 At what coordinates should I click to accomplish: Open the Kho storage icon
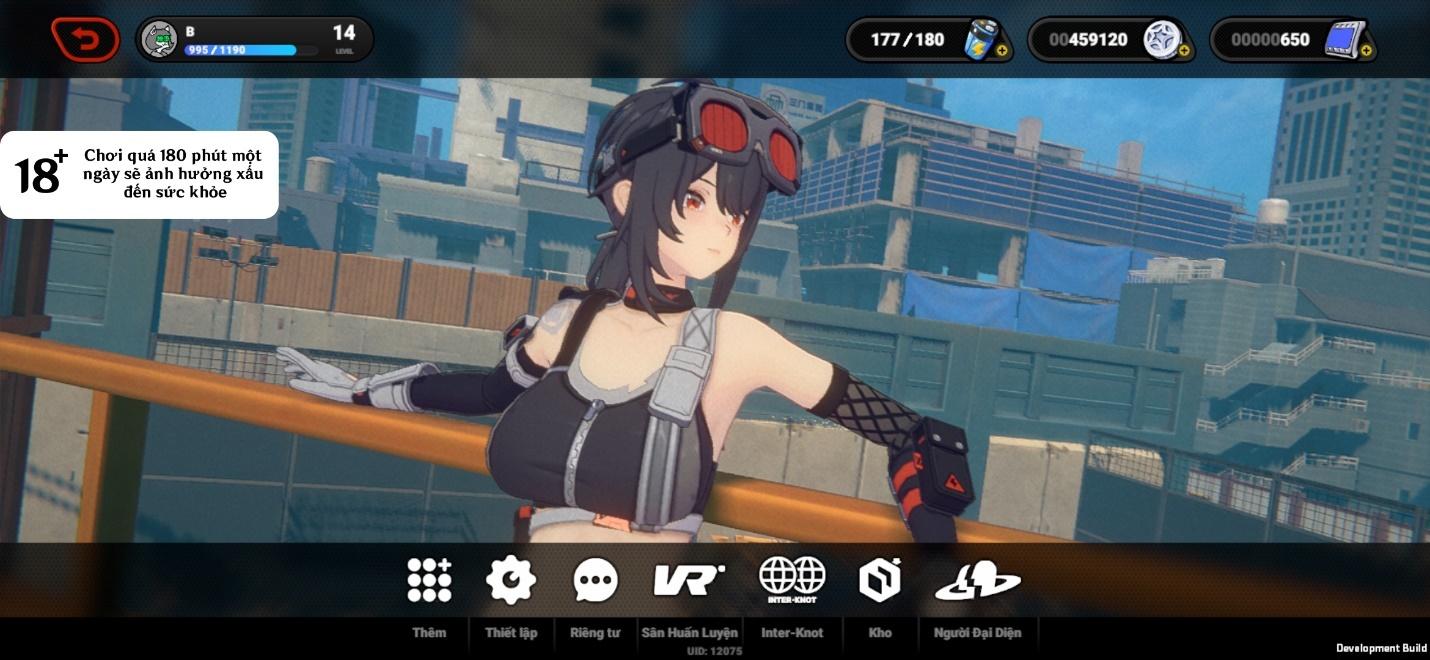880,580
